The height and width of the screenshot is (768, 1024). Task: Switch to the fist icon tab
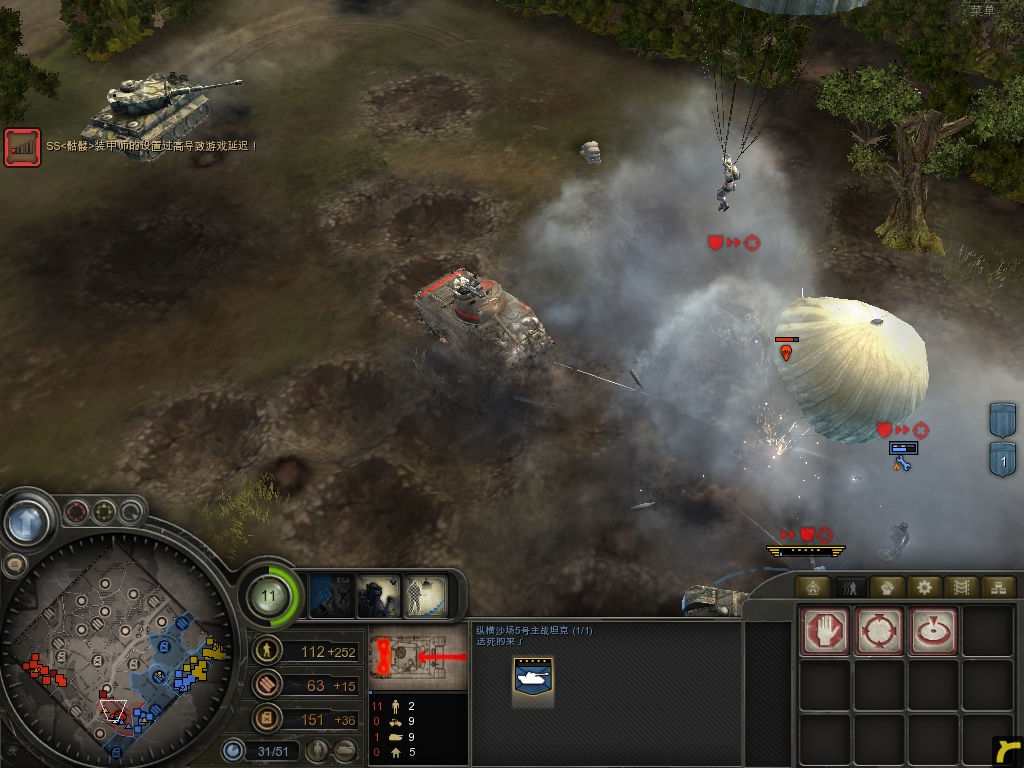886,587
